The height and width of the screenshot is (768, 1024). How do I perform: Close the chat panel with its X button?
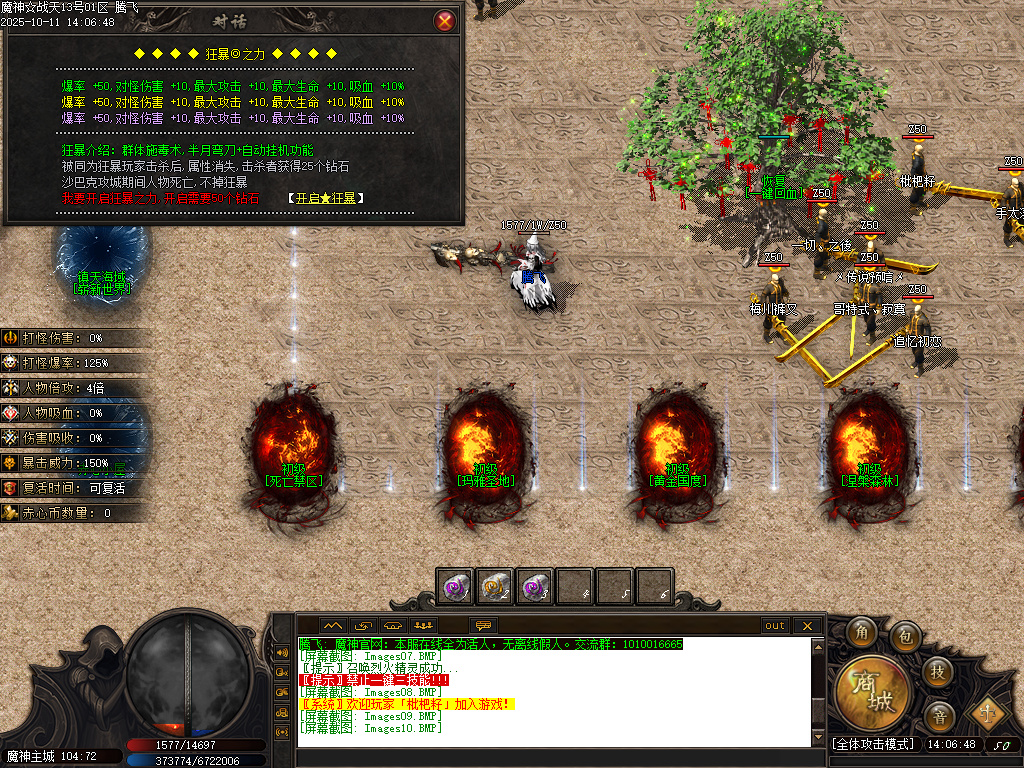[807, 626]
